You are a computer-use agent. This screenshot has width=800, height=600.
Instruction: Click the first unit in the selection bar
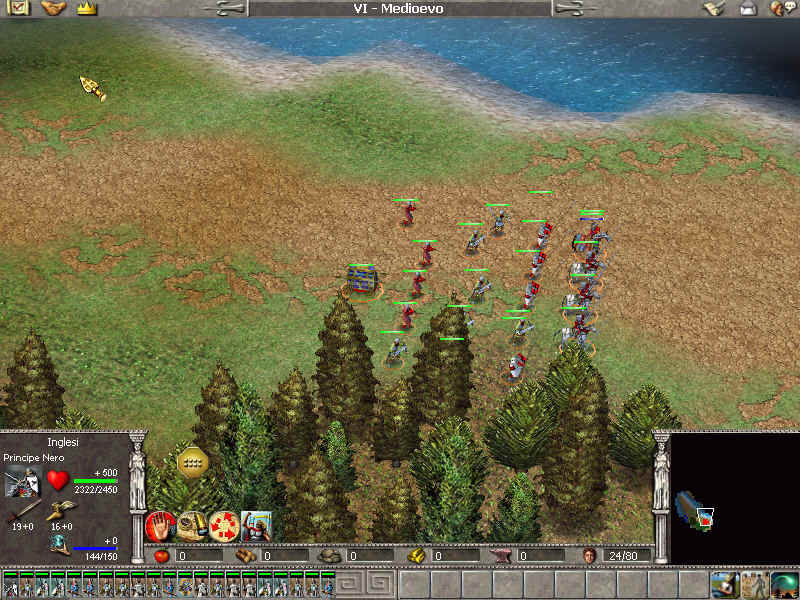(x=10, y=584)
